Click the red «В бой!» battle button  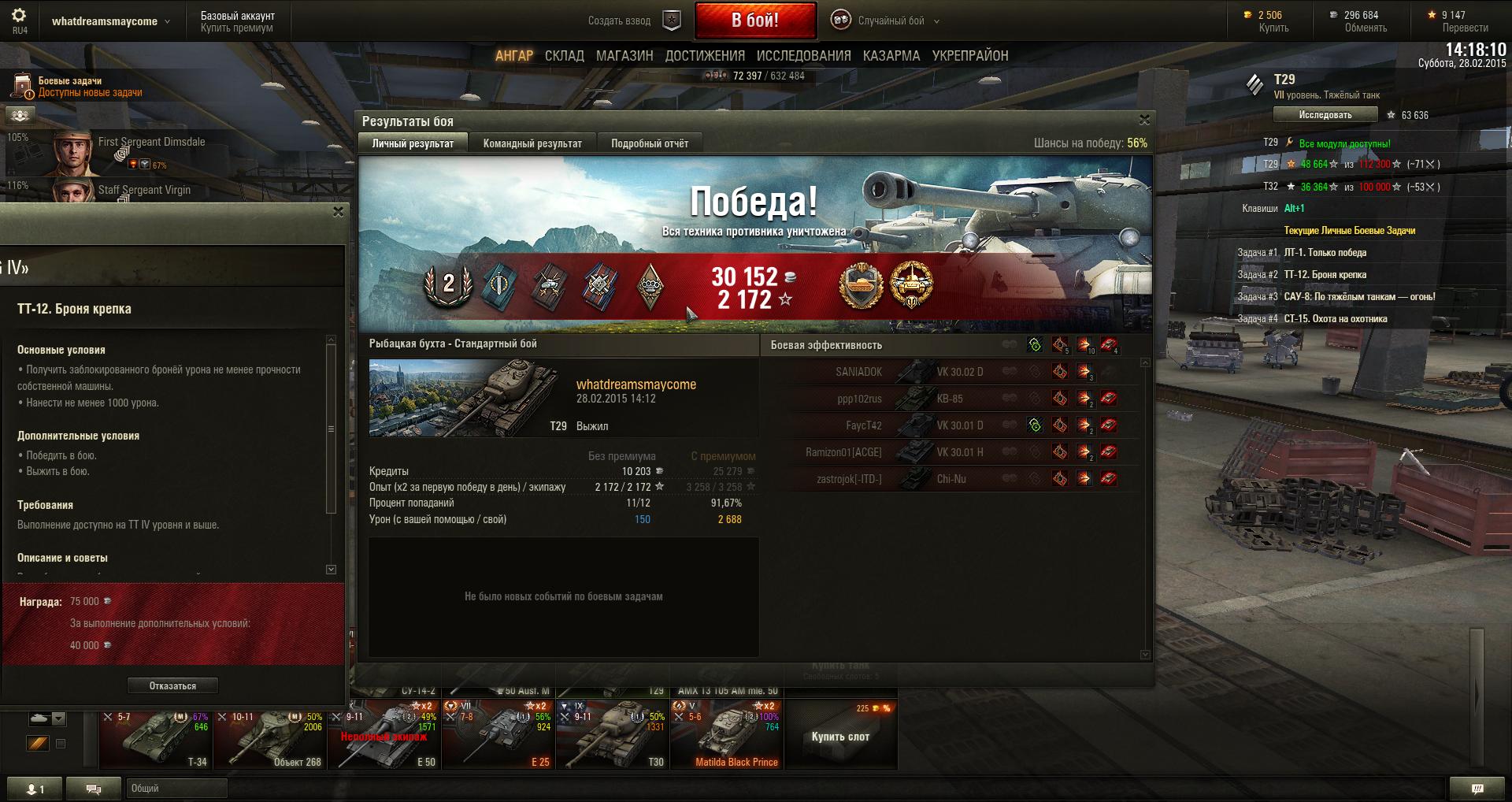pyautogui.click(x=754, y=20)
